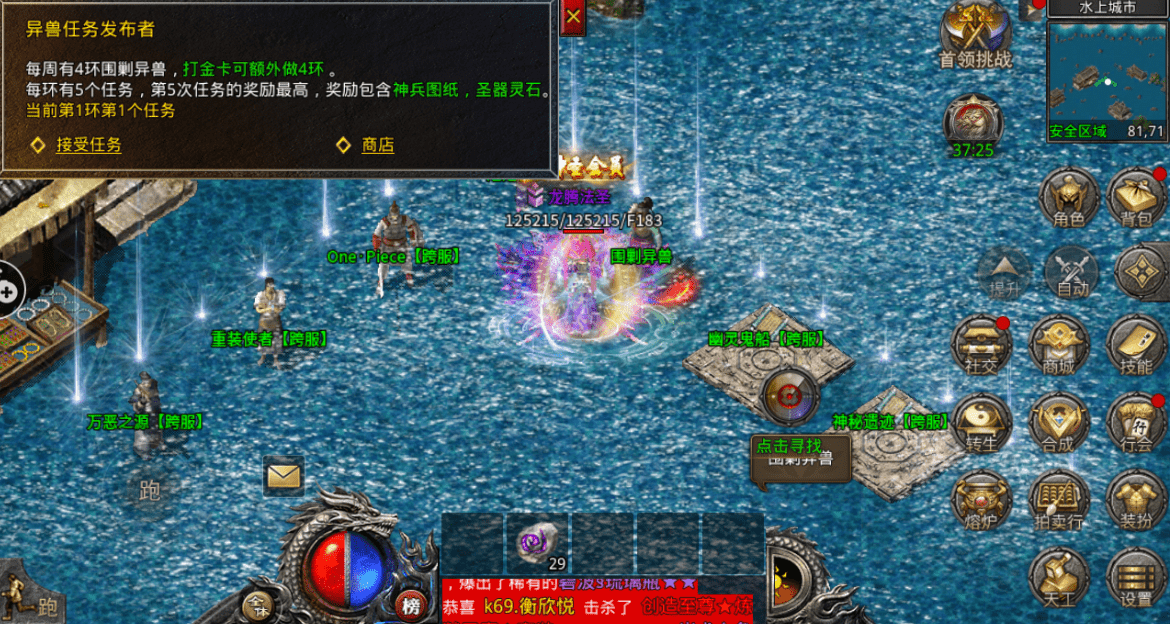Toggle 自动 auto-combat
Screen dimensions: 1170x624
[1071, 272]
